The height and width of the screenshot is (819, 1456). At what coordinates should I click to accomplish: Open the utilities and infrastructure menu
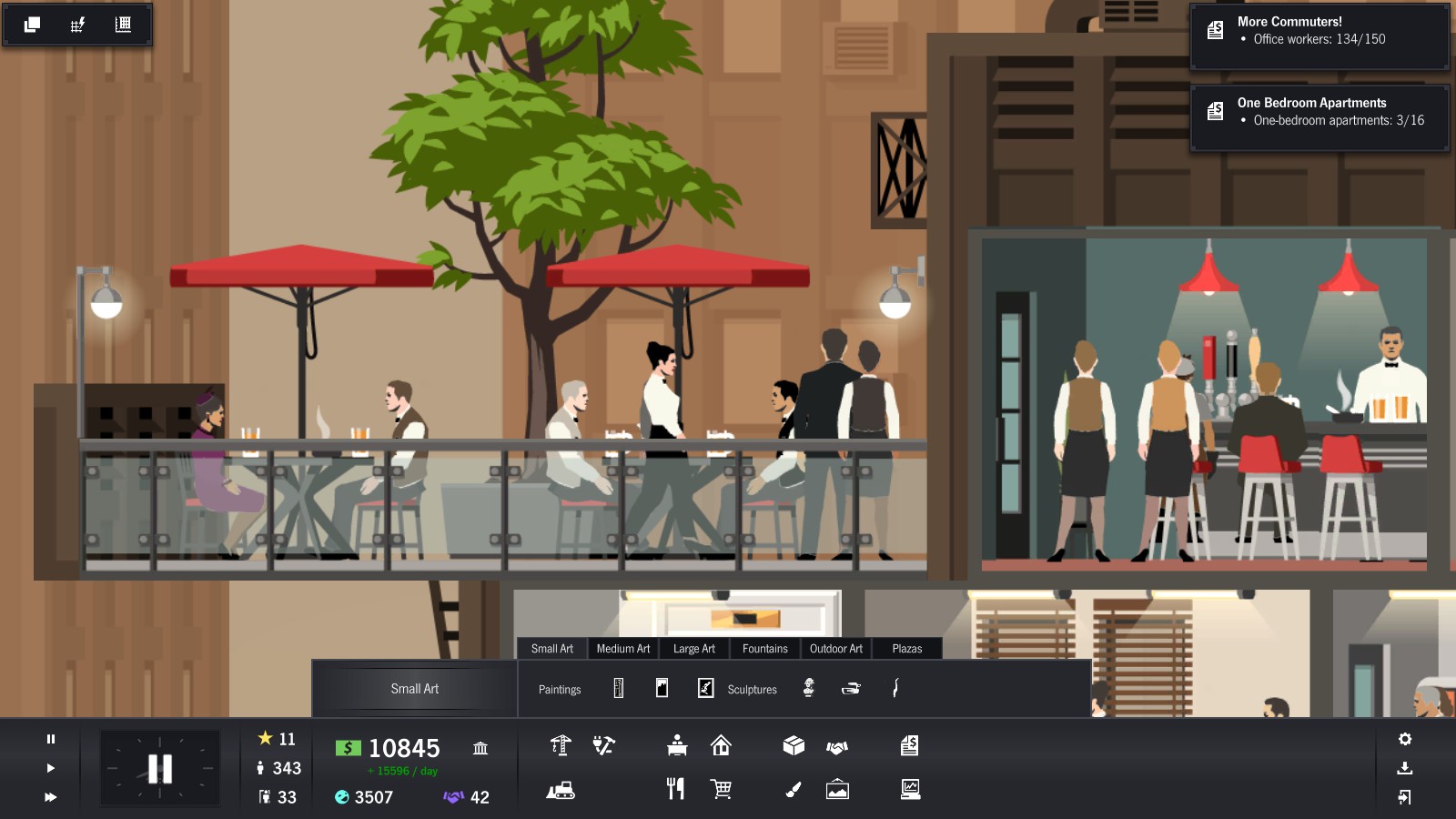coord(602,747)
